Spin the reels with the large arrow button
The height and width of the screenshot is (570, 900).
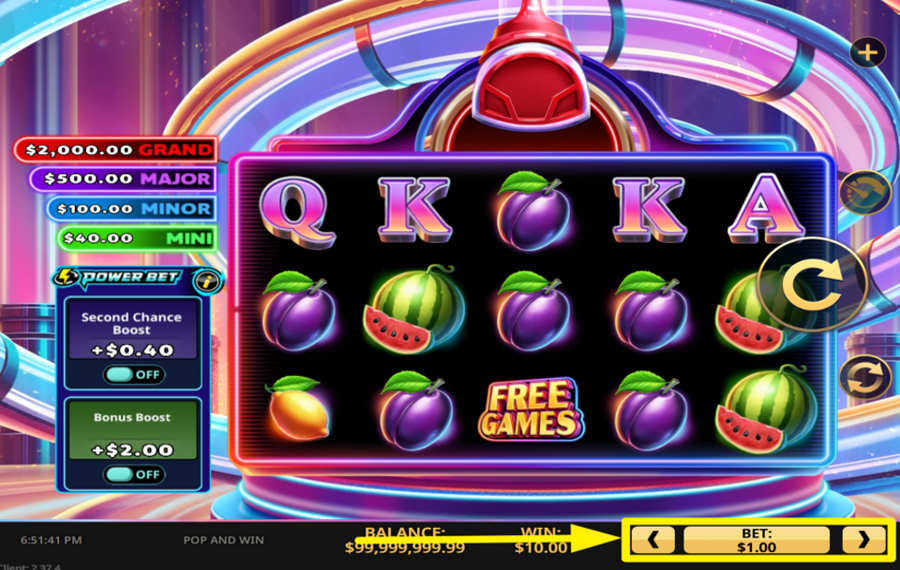(812, 287)
